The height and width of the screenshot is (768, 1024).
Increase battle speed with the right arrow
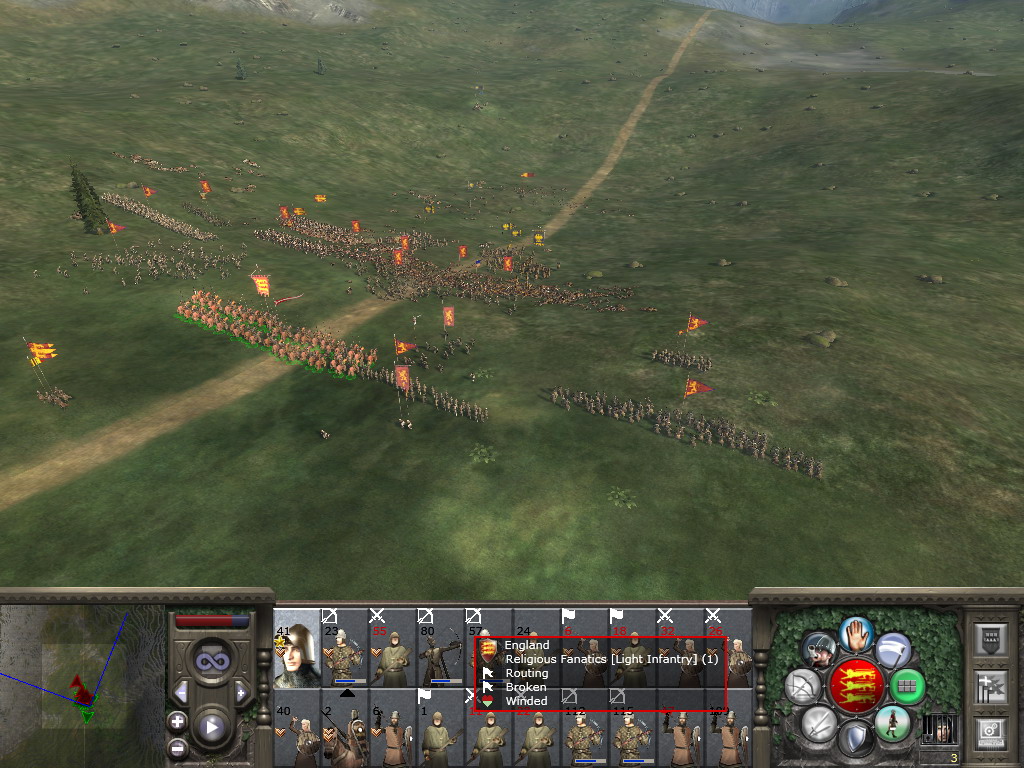tap(240, 692)
